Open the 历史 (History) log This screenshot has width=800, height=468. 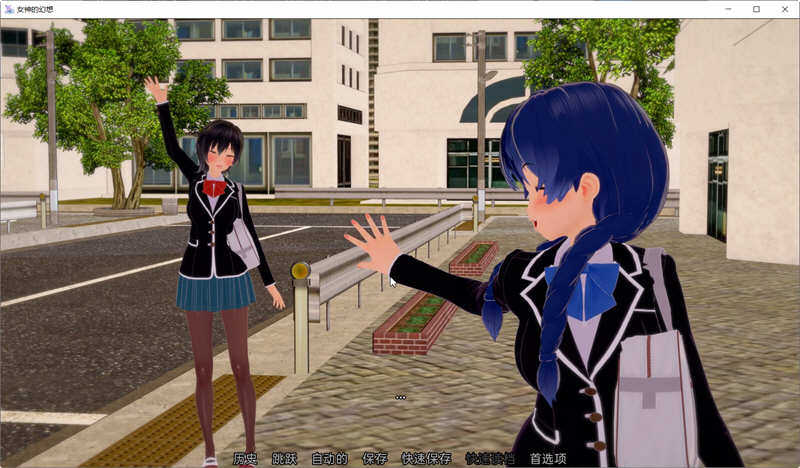(245, 459)
